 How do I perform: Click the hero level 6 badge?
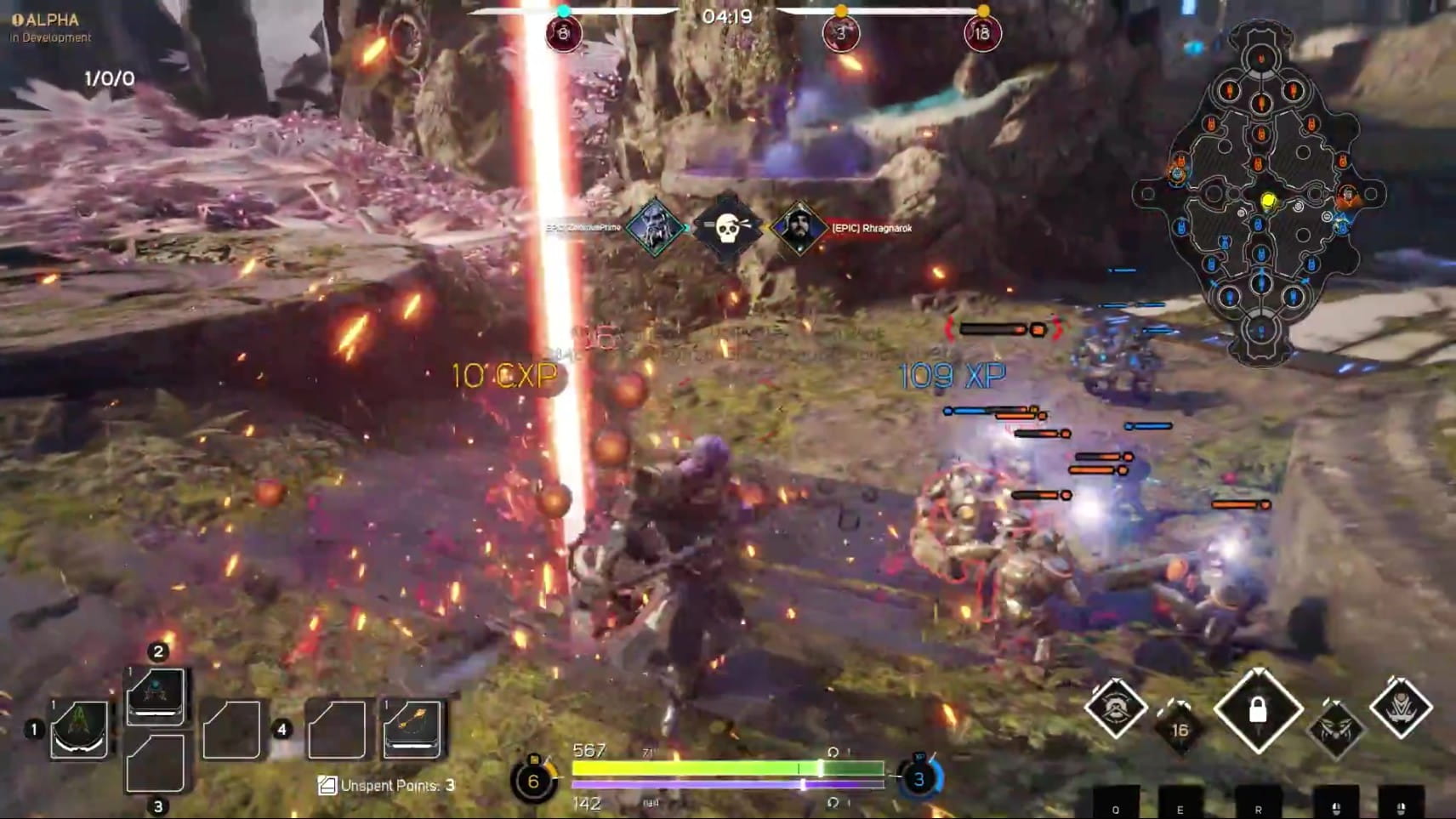click(533, 781)
